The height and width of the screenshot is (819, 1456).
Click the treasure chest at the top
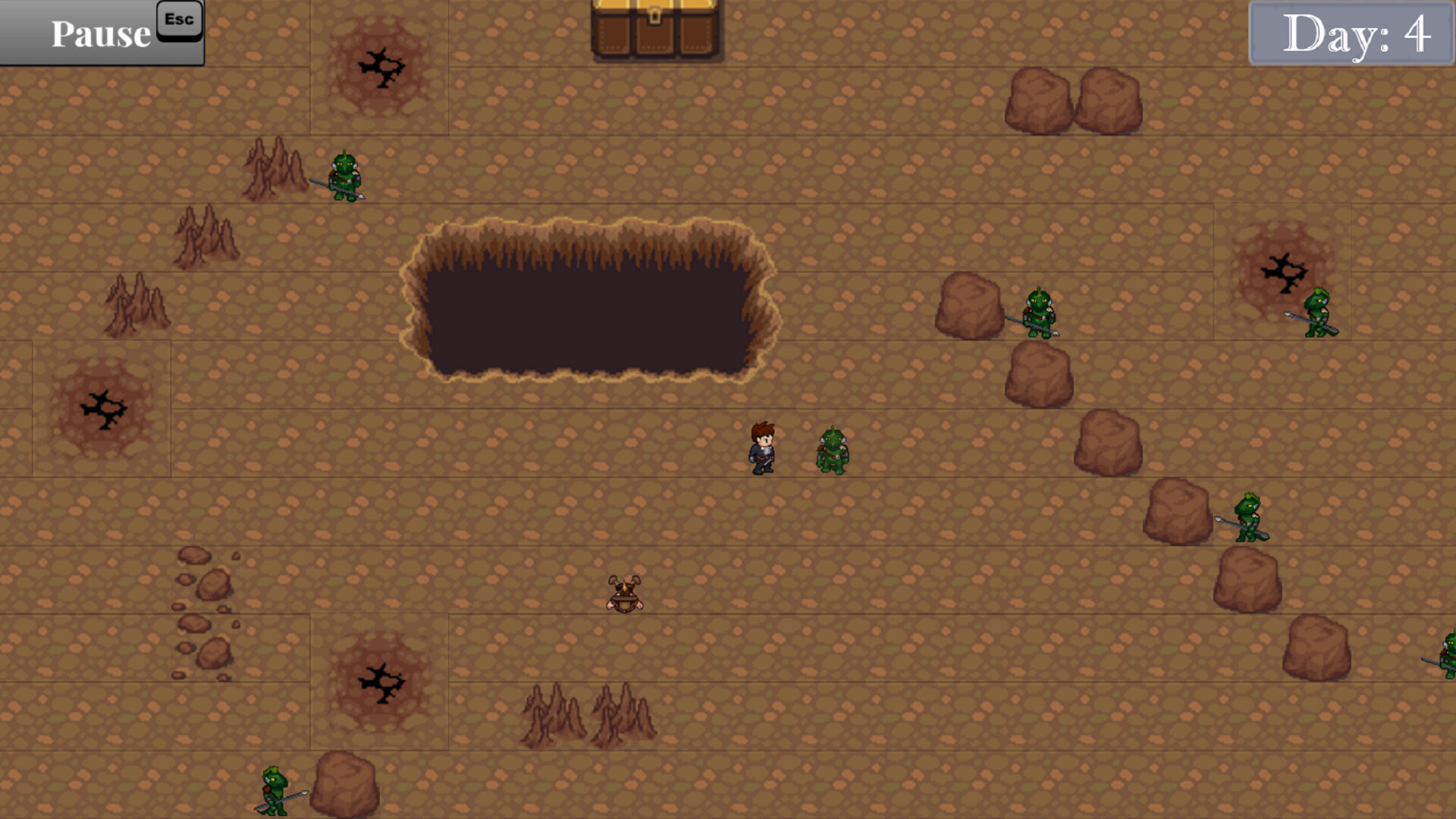coord(654,30)
